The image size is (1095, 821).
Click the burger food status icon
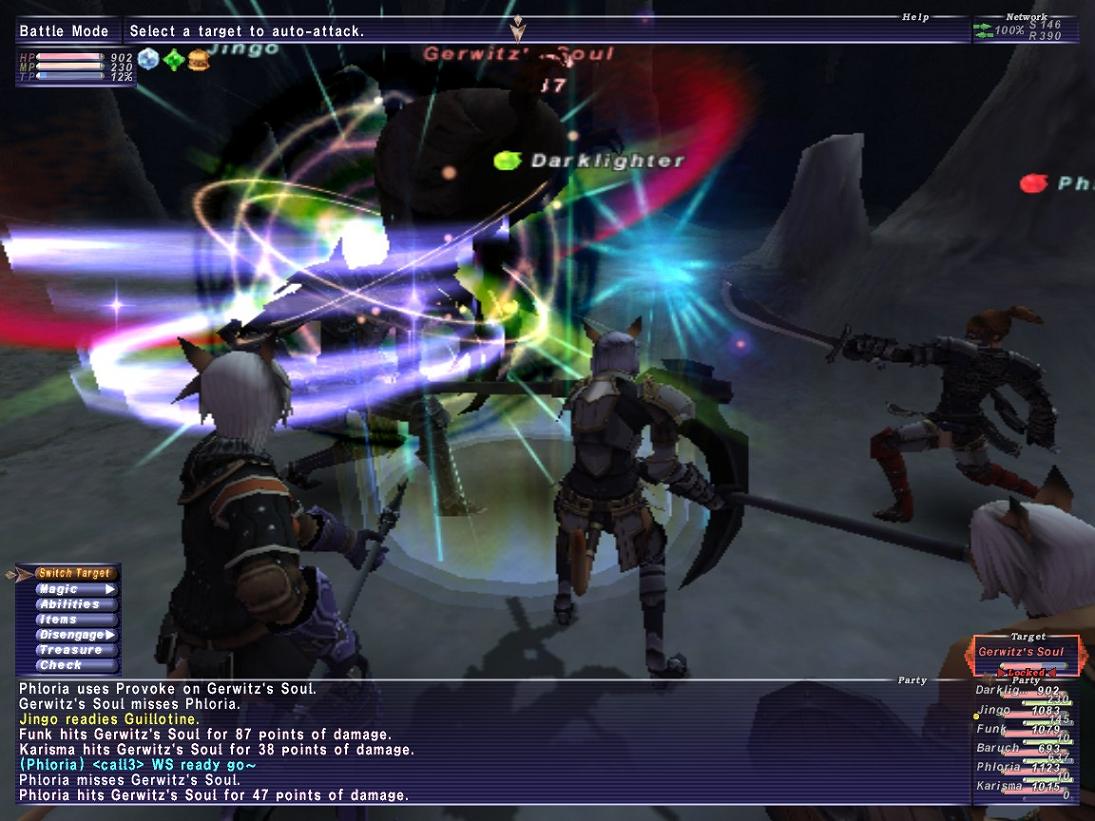(199, 60)
